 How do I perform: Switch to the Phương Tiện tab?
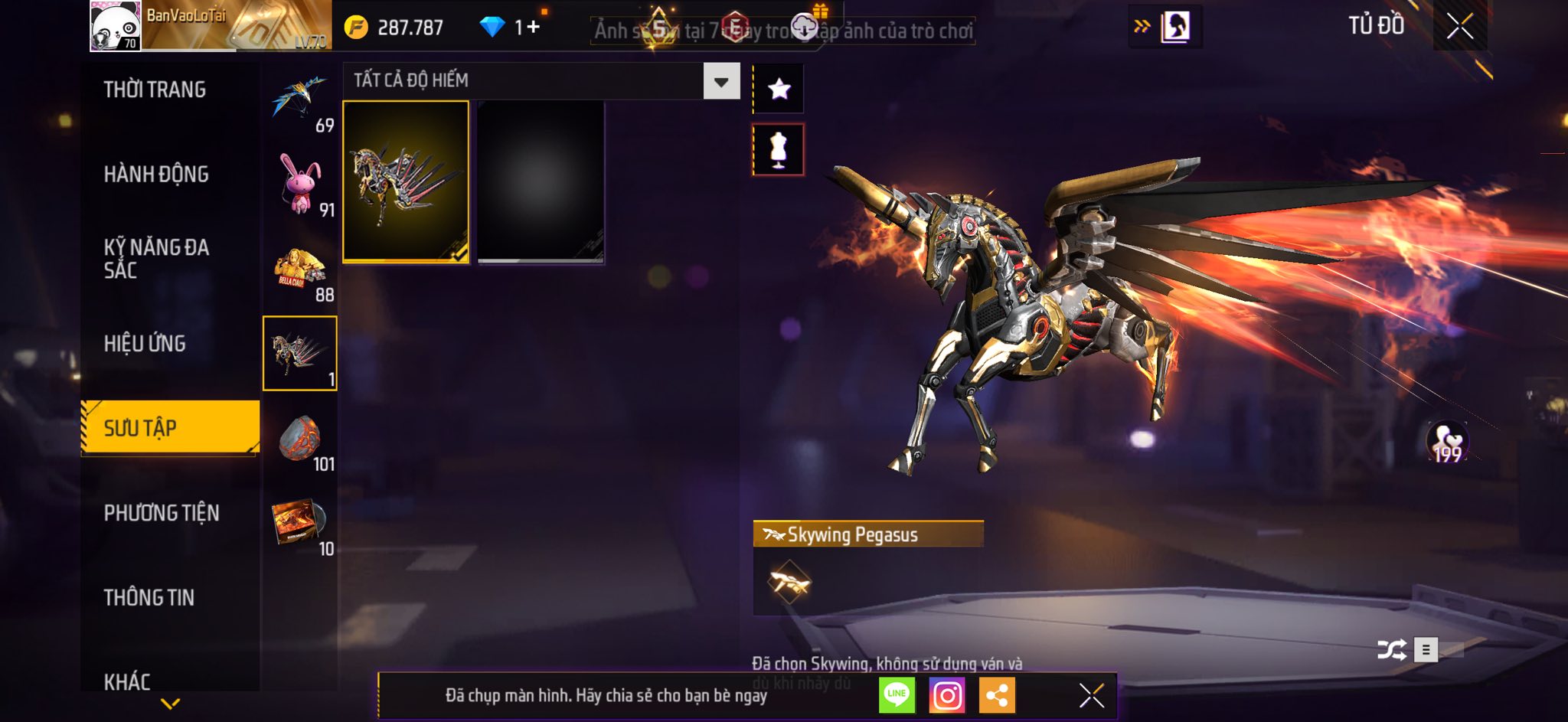(x=162, y=513)
